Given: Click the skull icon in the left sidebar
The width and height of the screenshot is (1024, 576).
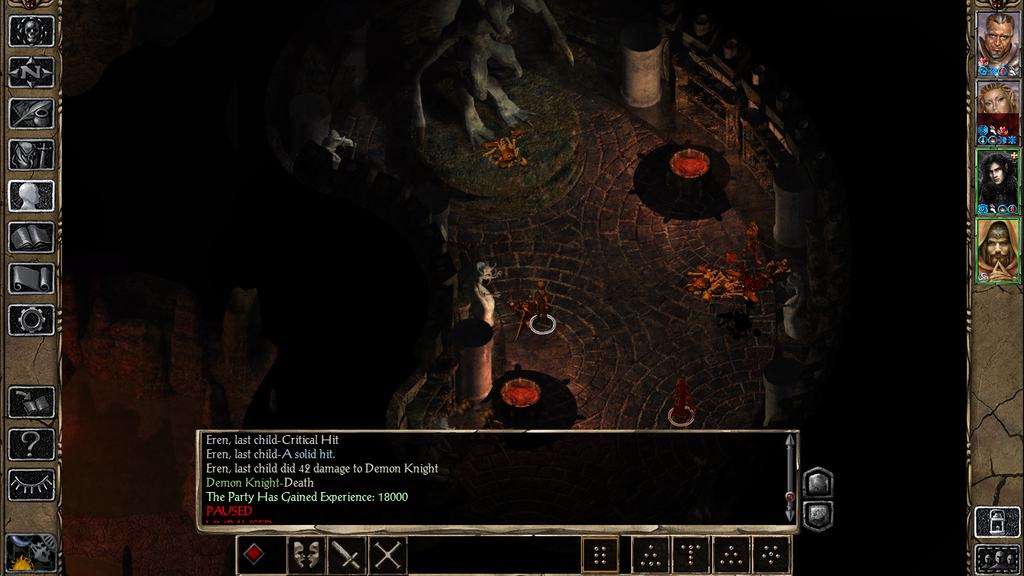Looking at the screenshot, I should click(x=31, y=31).
